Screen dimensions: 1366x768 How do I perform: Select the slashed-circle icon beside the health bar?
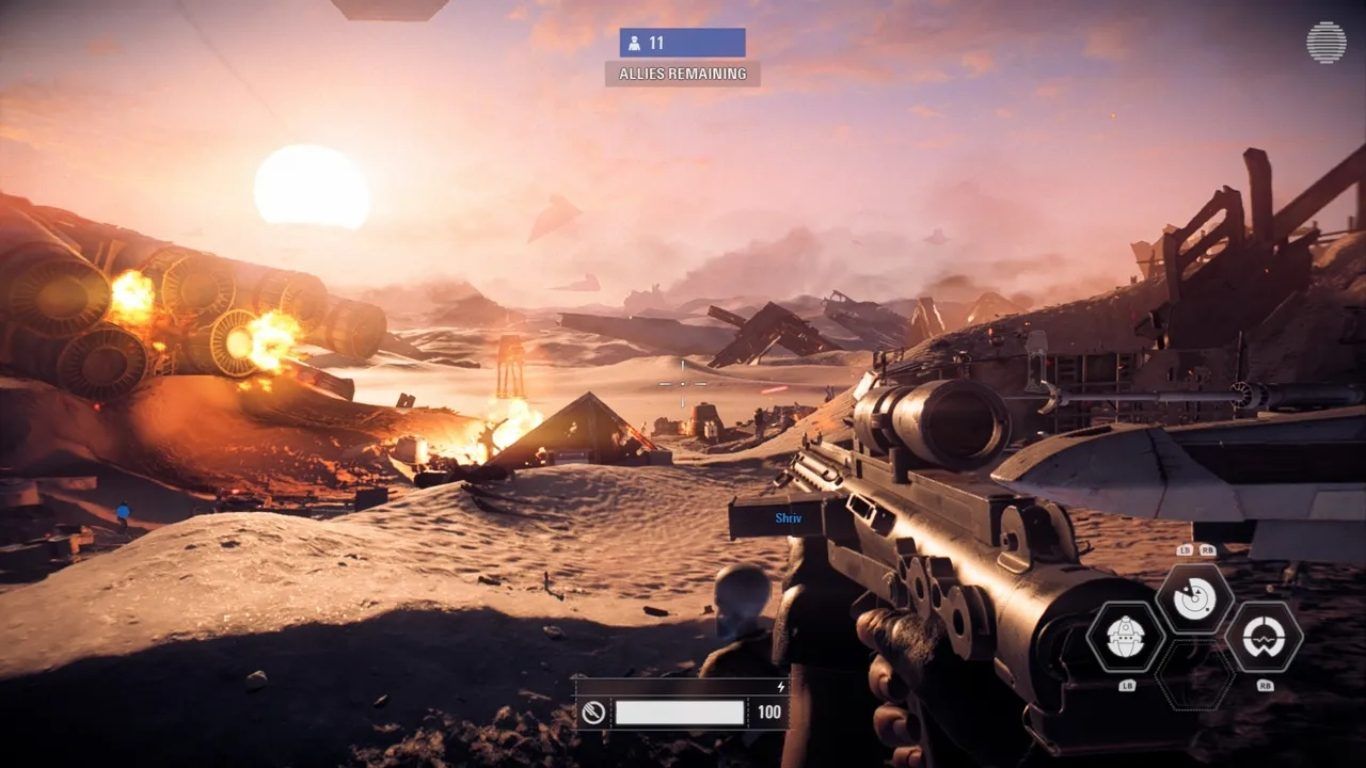point(593,712)
